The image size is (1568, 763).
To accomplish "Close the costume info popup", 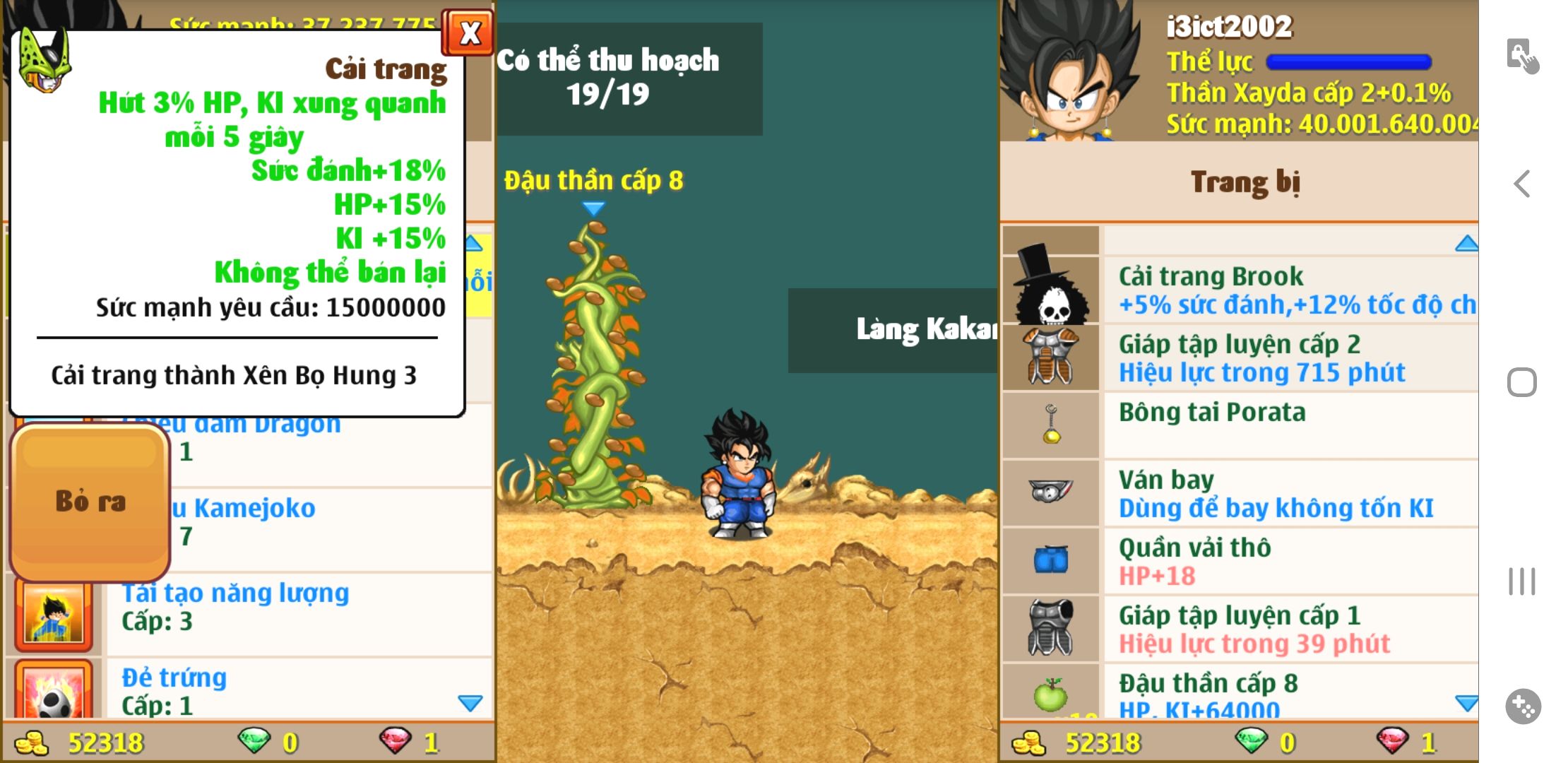I will point(468,32).
